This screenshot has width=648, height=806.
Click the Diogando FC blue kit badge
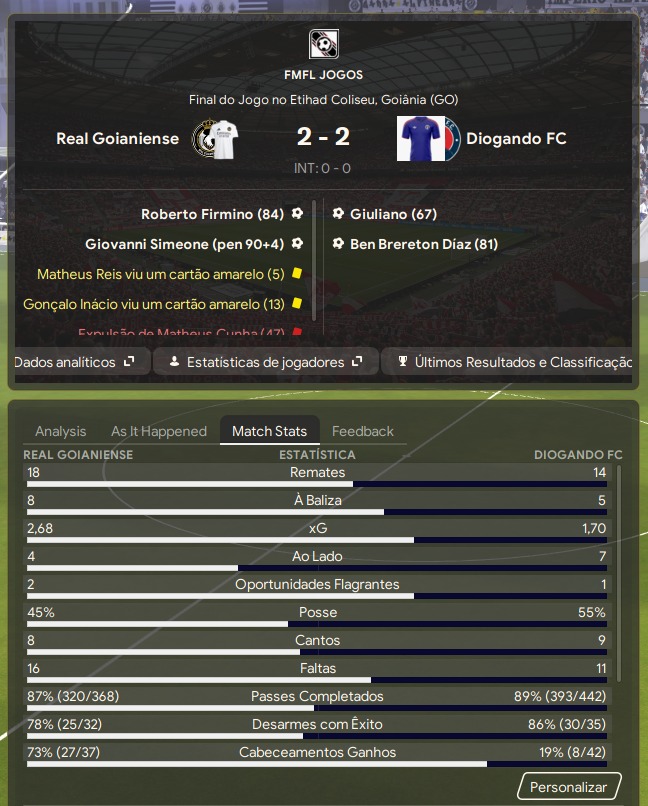coord(428,139)
